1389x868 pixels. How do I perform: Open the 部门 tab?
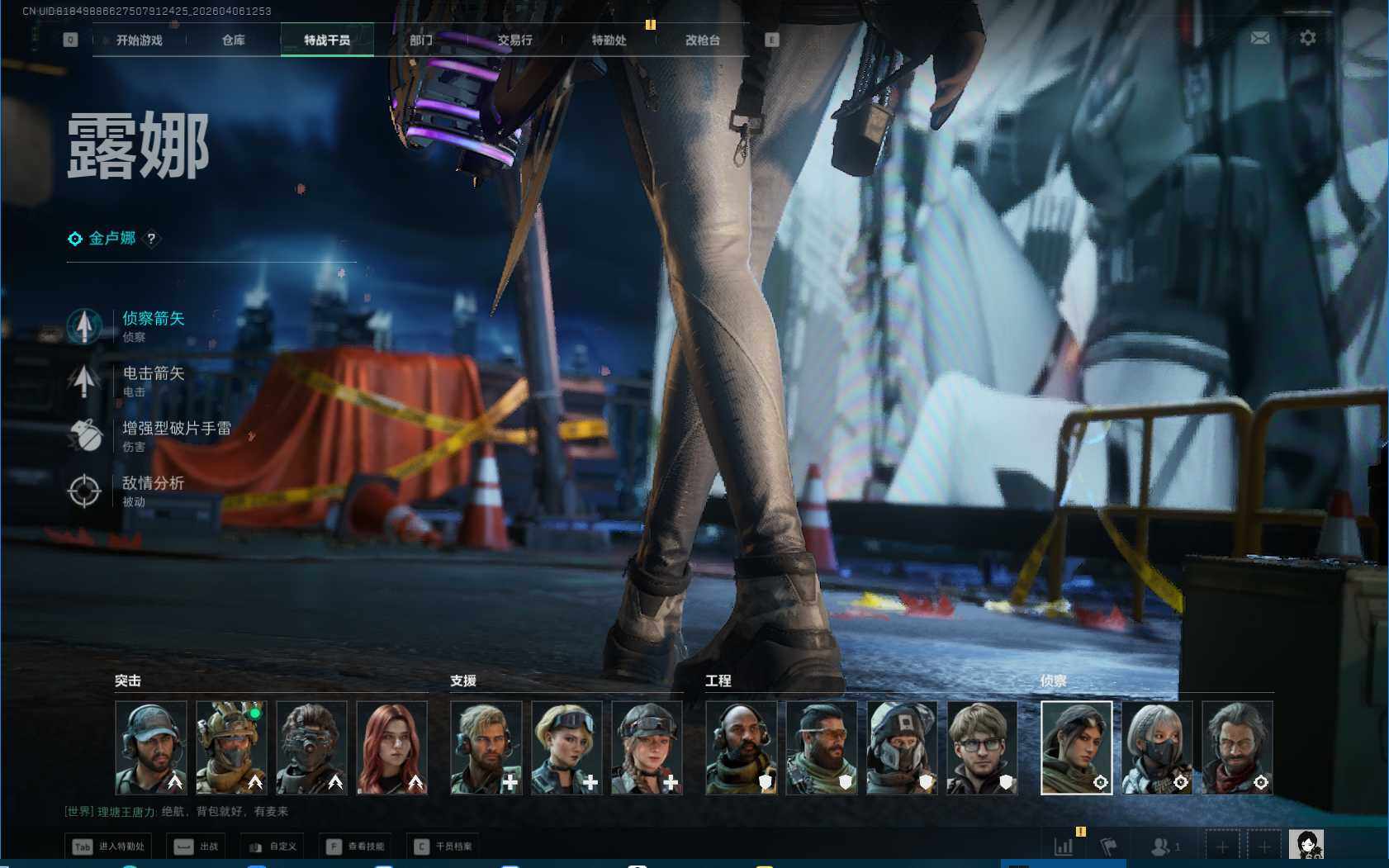(421, 40)
